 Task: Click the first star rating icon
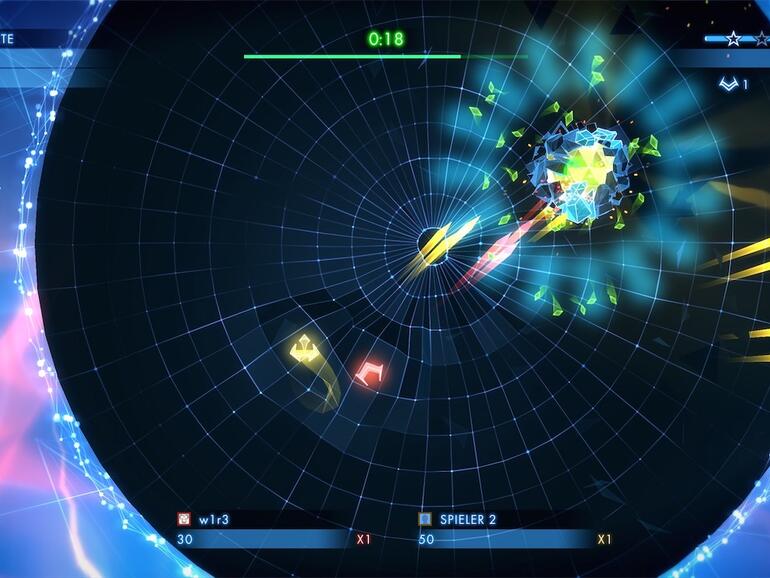coord(733,39)
